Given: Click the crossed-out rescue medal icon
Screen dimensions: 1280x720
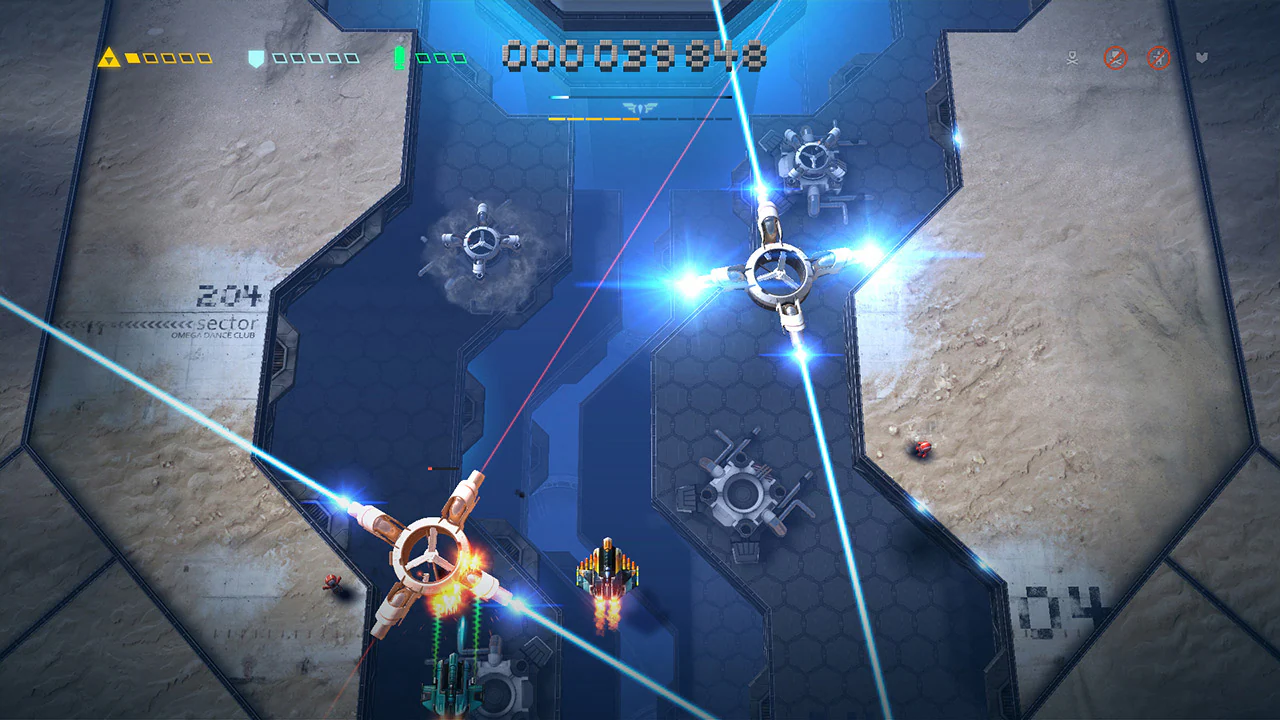Looking at the screenshot, I should point(1157,58).
